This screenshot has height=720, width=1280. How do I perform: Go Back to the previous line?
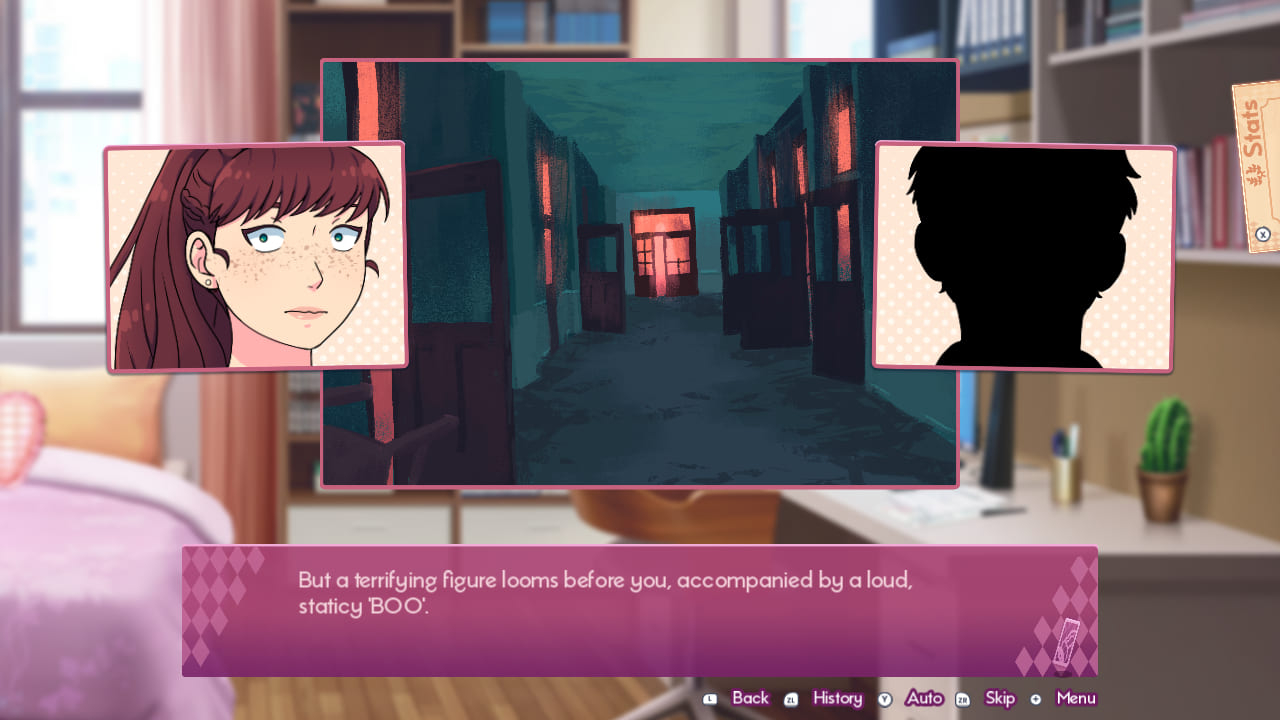(x=750, y=697)
